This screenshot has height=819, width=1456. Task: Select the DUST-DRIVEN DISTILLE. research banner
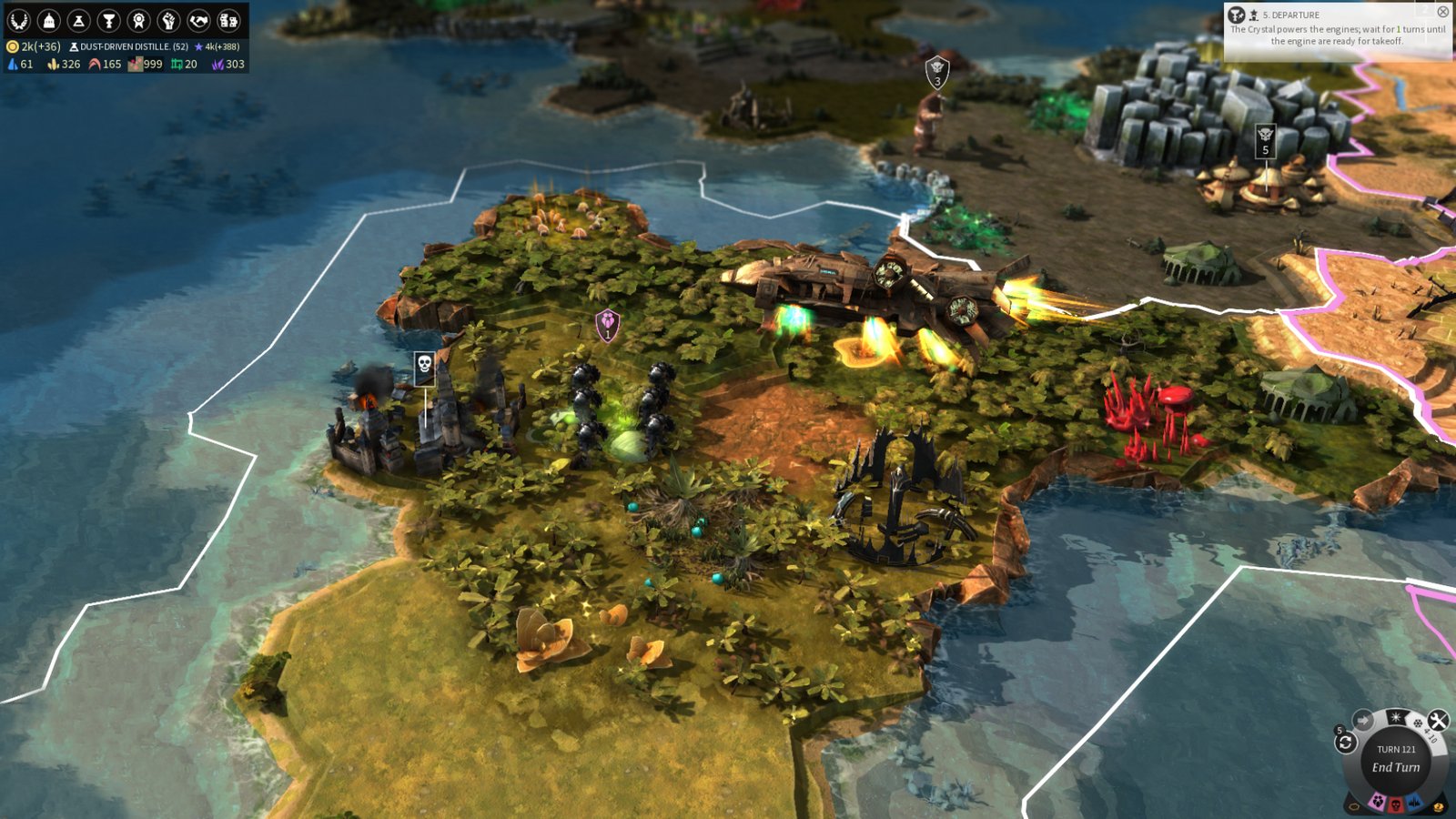[127, 45]
